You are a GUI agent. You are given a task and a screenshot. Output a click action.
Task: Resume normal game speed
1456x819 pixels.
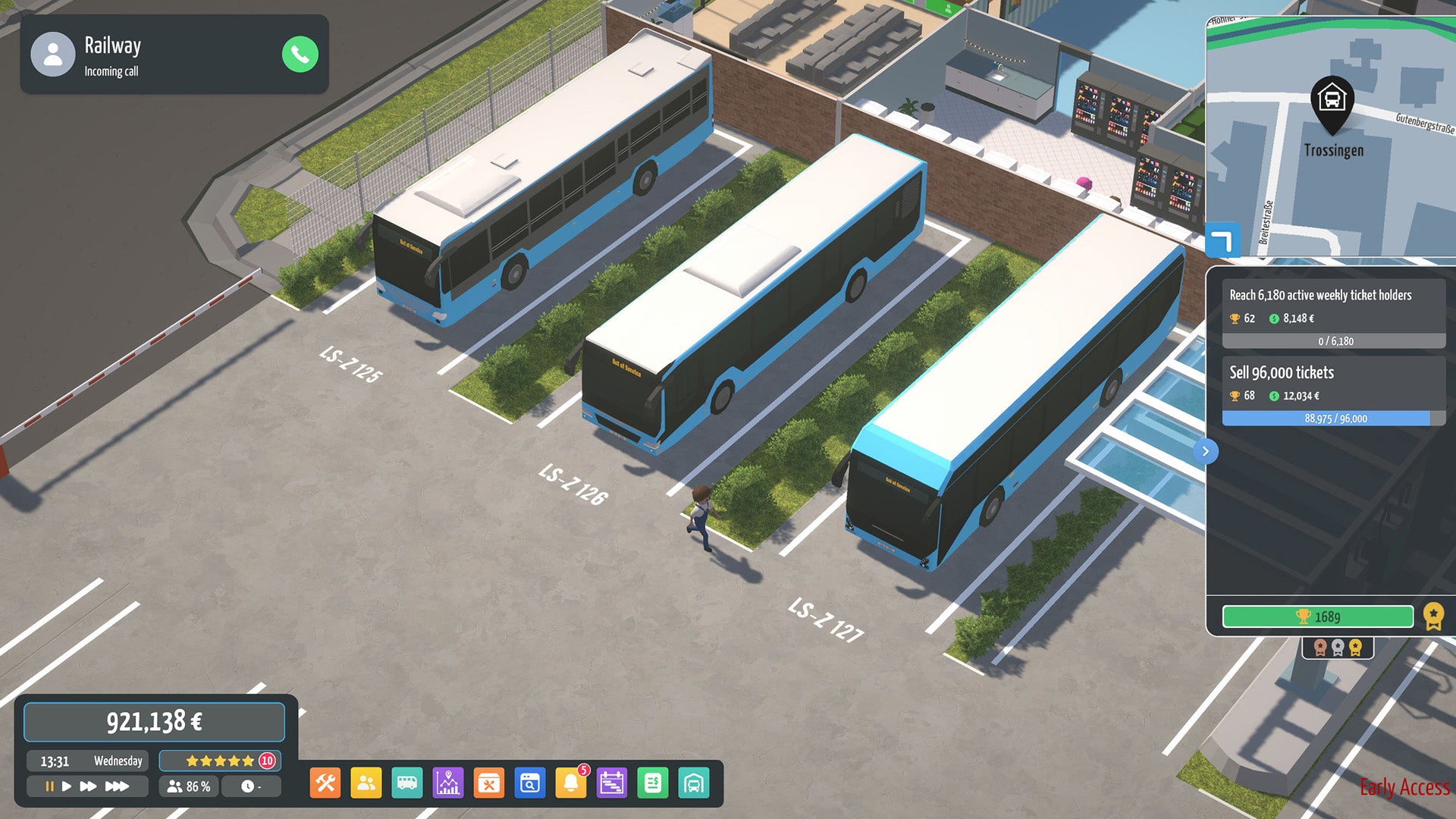point(68,786)
